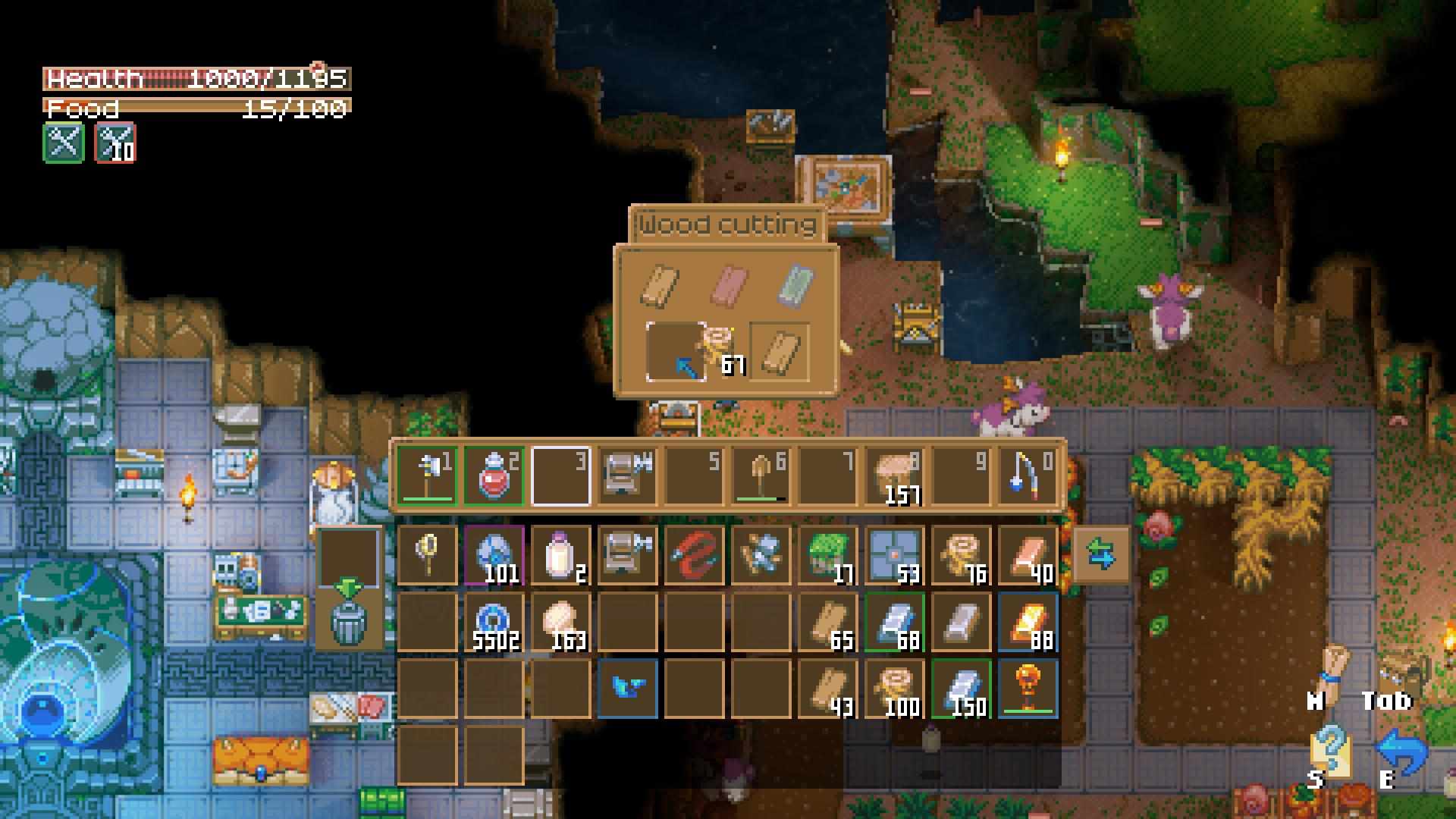Pick the gold bar stack of 88
Viewport: 1456px width, 819px height.
coord(1028,623)
